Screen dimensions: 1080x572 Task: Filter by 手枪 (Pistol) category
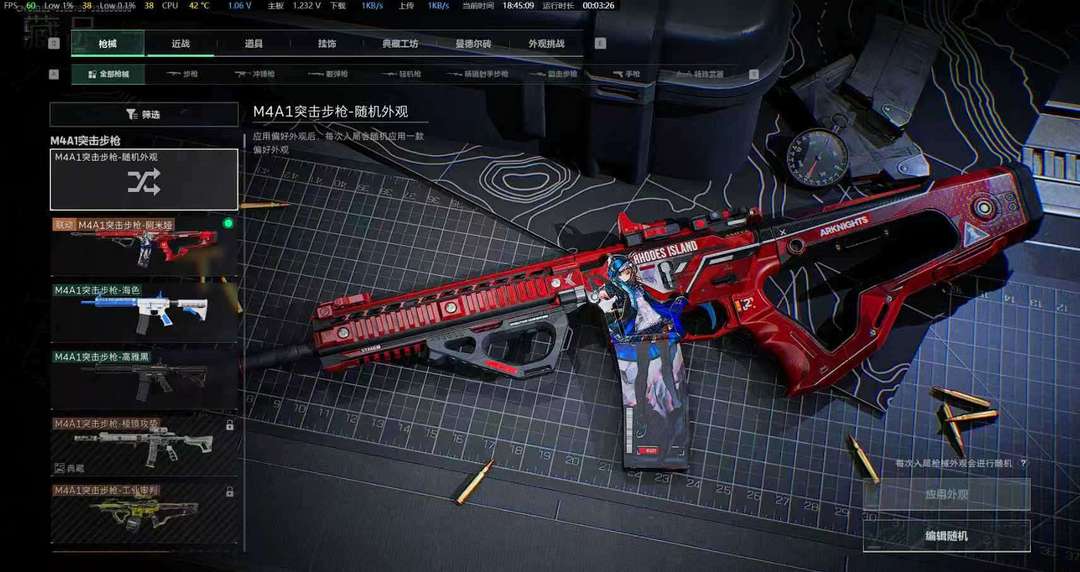pyautogui.click(x=631, y=74)
